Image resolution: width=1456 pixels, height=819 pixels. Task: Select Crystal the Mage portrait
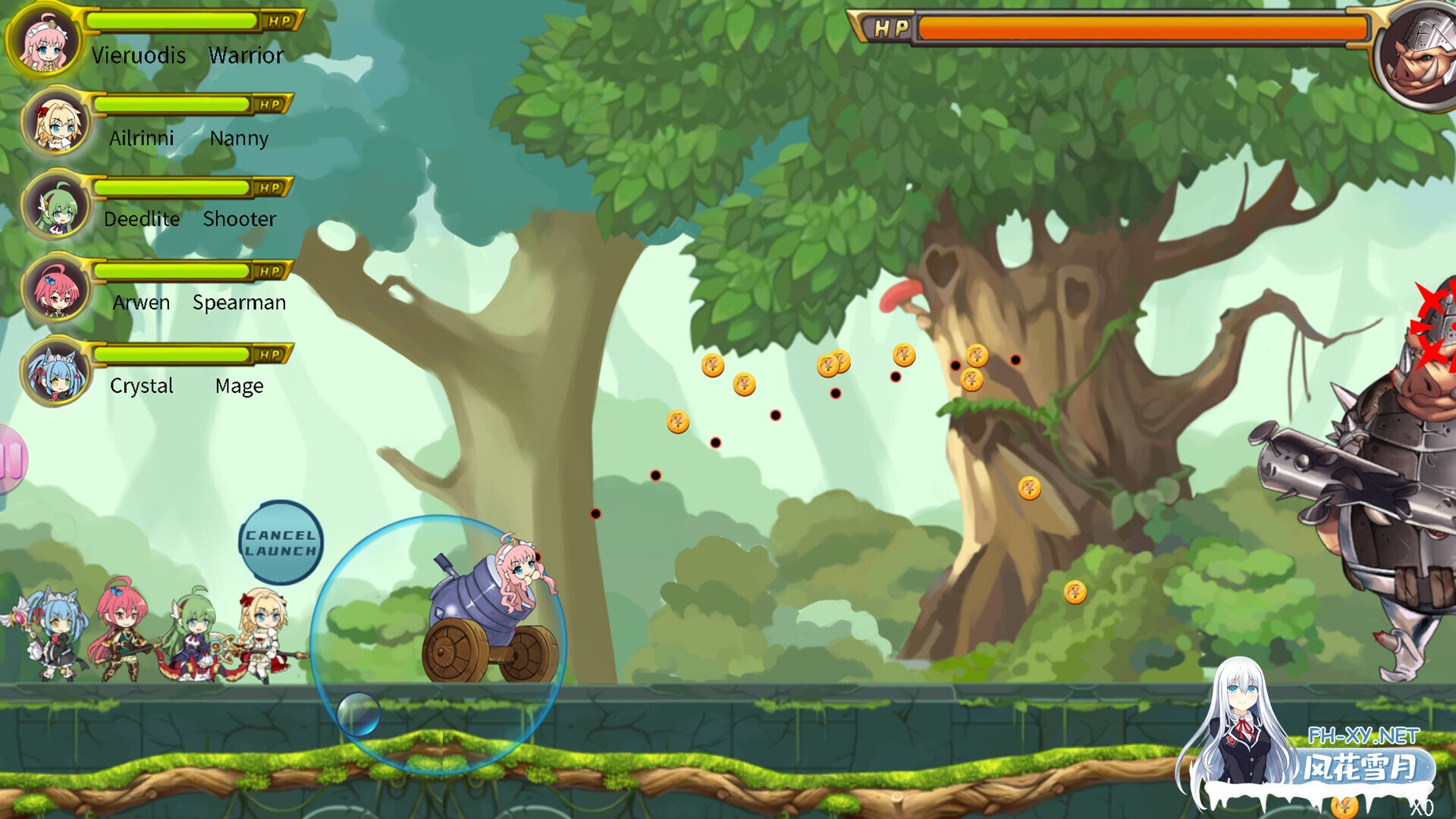click(x=56, y=373)
